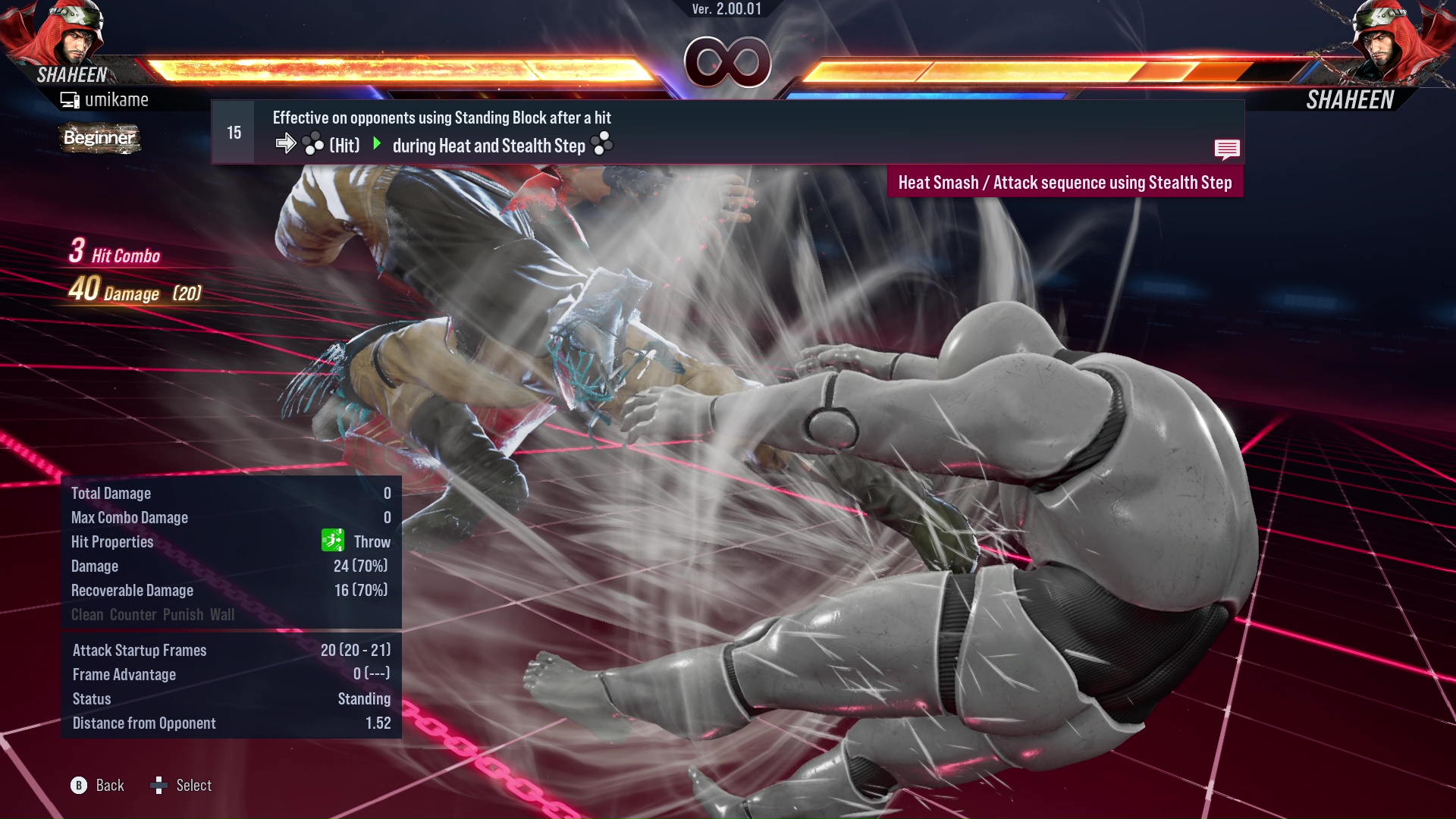Click the four-button cluster icon after Stealth Step
This screenshot has height=819, width=1456.
tap(601, 144)
